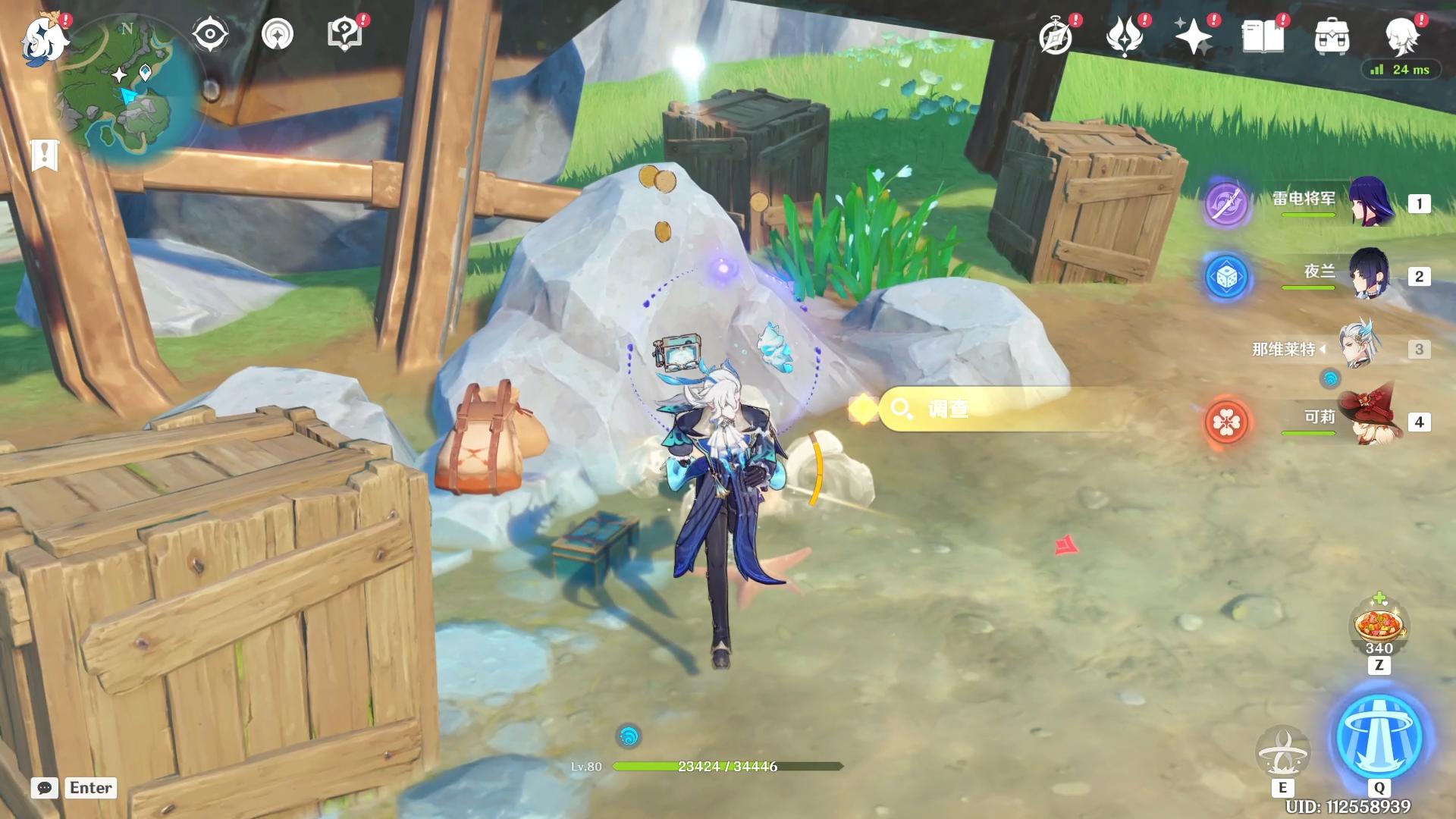Open the battle pass winged icon
Viewport: 1456px width, 819px height.
click(1125, 36)
